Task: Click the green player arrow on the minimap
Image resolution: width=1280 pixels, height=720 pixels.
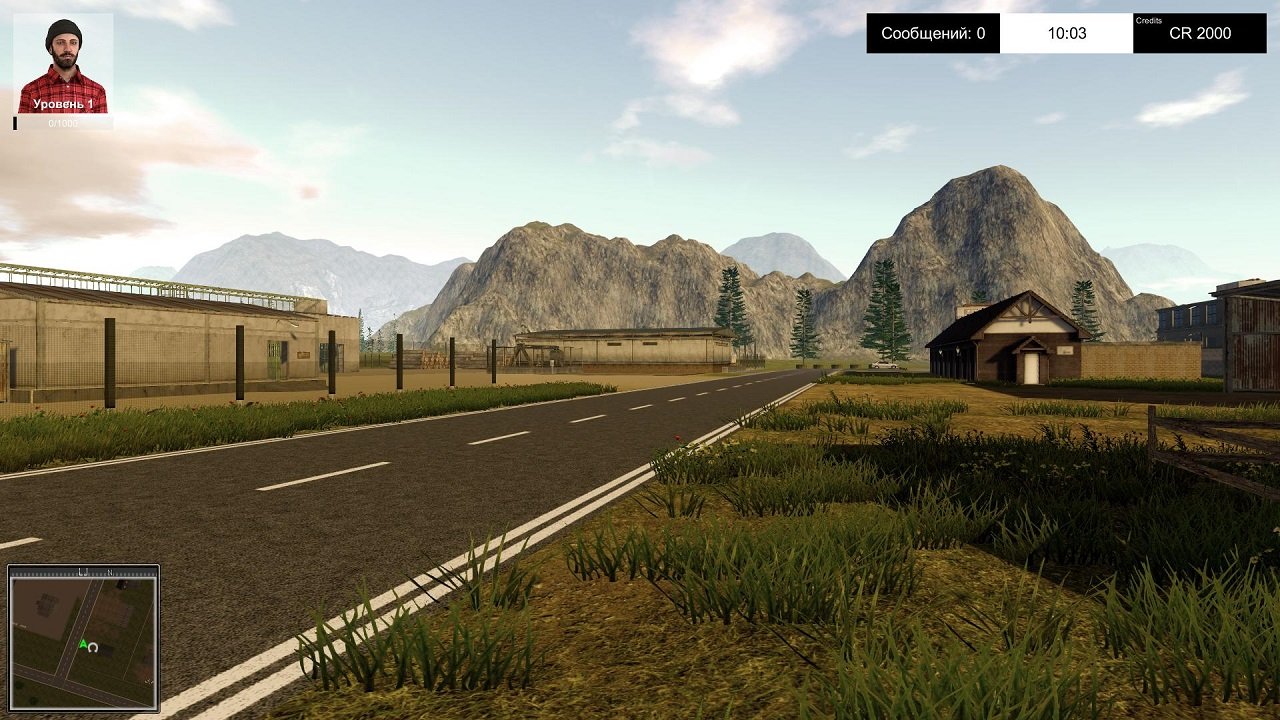Action: (x=83, y=643)
